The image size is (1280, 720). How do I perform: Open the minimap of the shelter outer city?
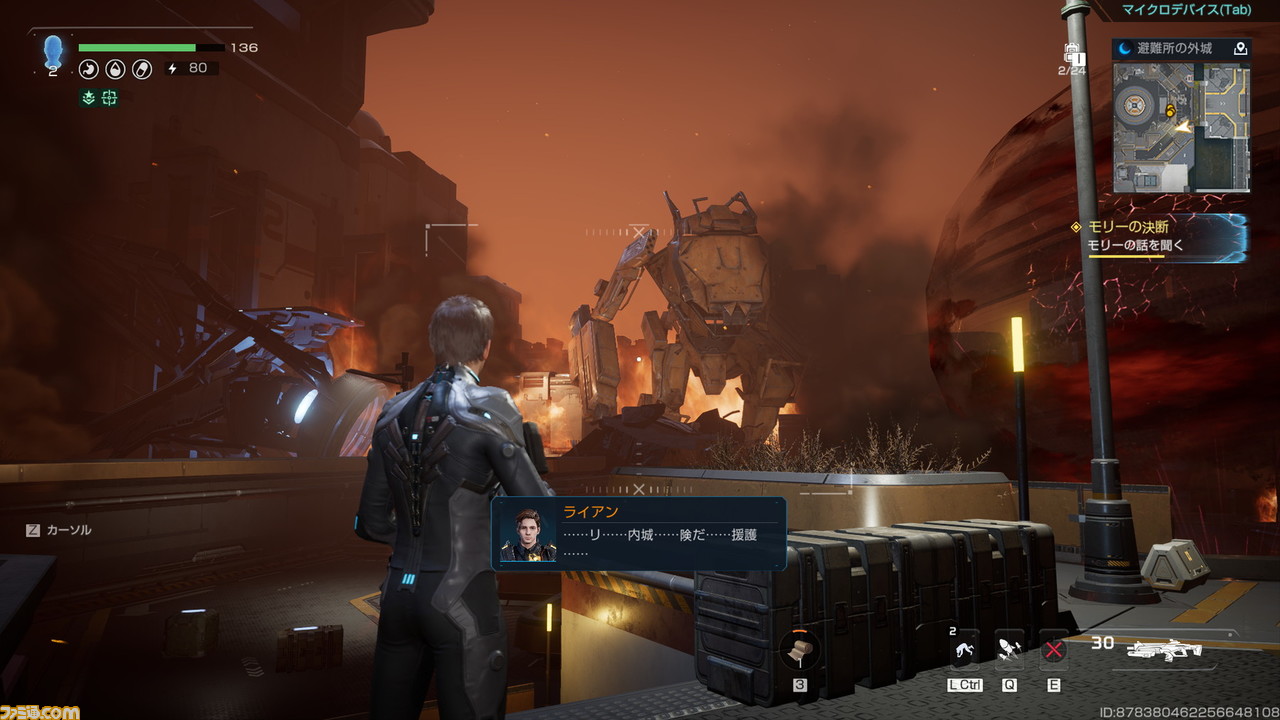1181,127
